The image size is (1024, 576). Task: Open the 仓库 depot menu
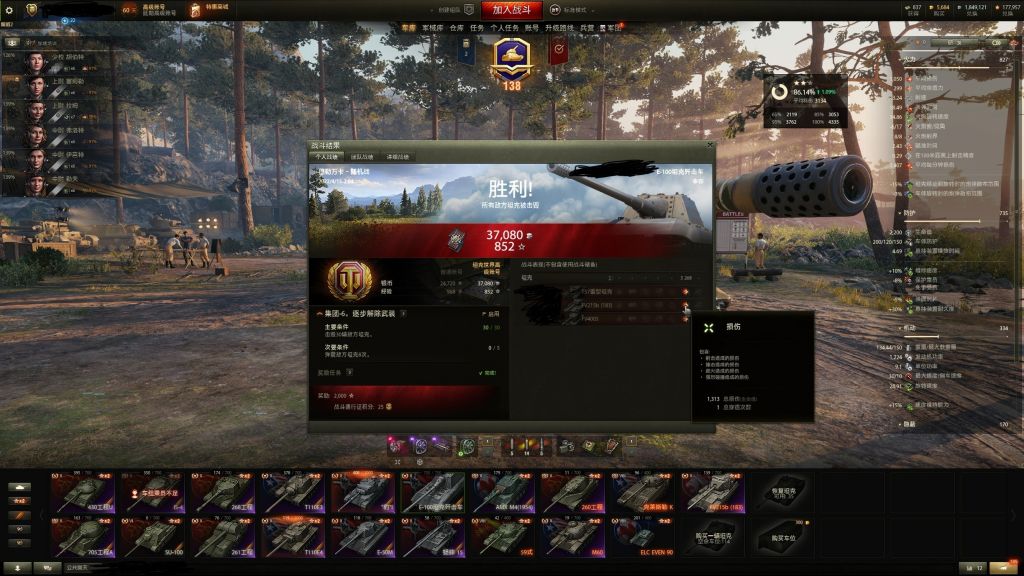coord(457,29)
